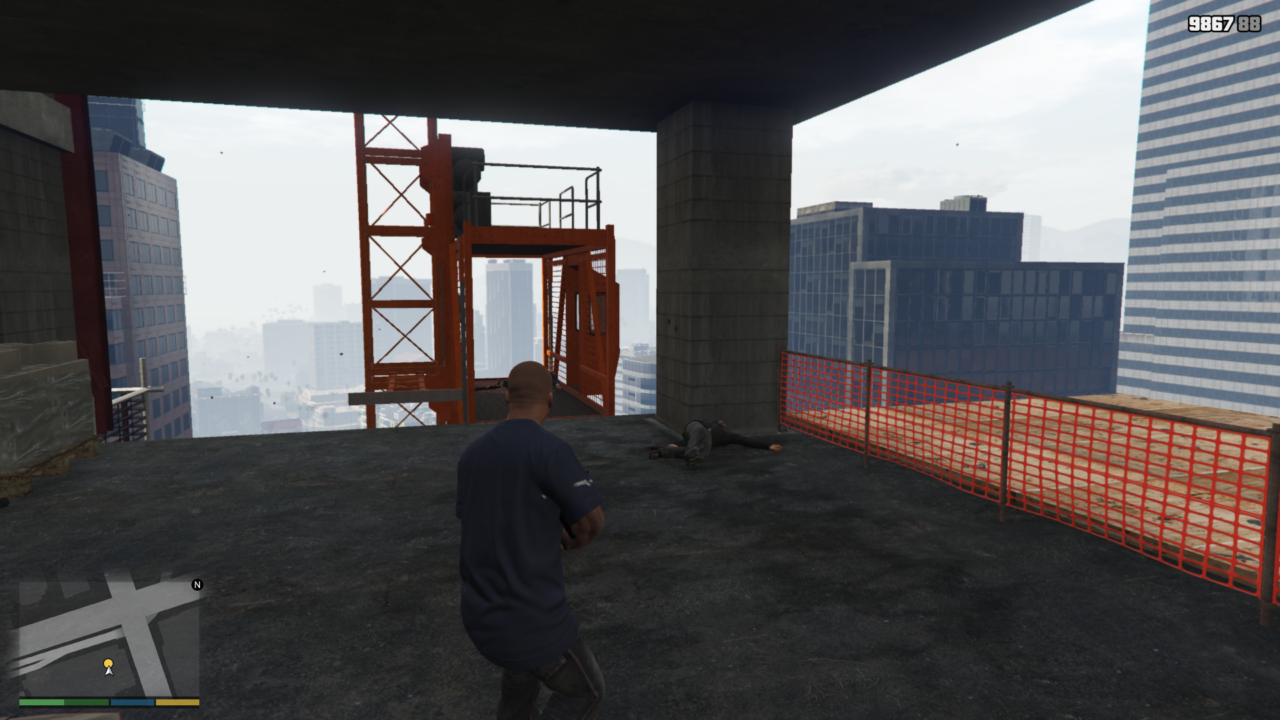
Task: Select the yellow mission blip on the minimap
Action: point(109,663)
